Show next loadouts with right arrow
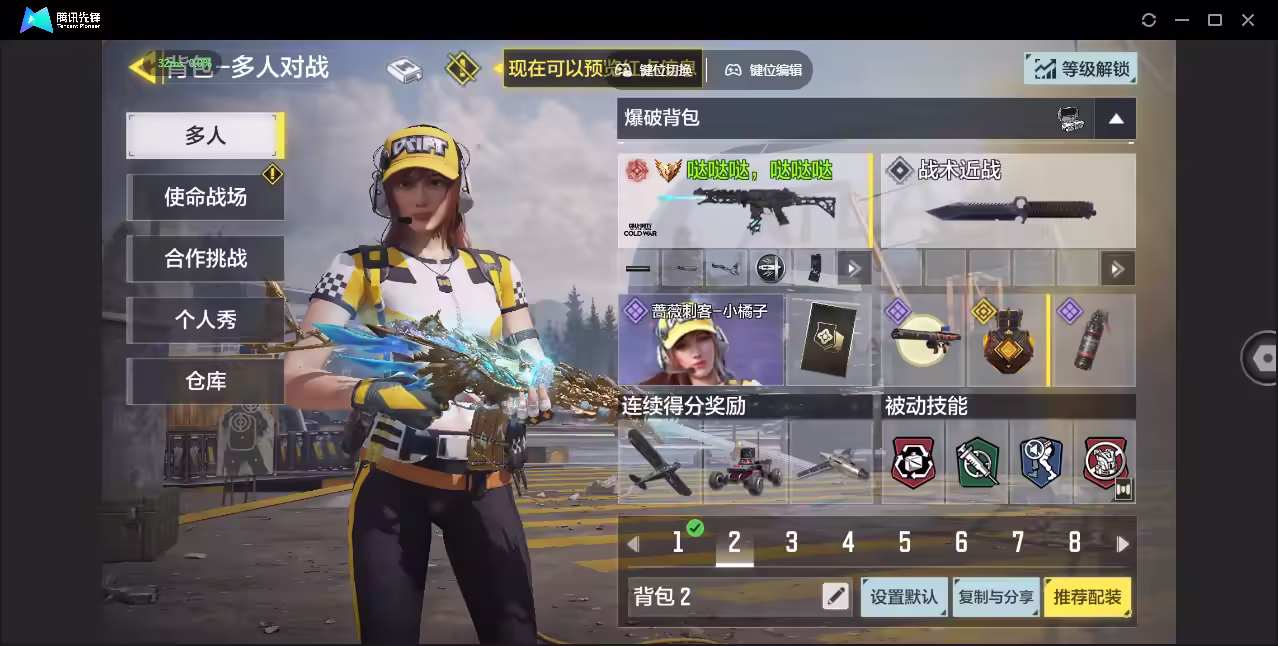The image size is (1278, 646). [1123, 544]
